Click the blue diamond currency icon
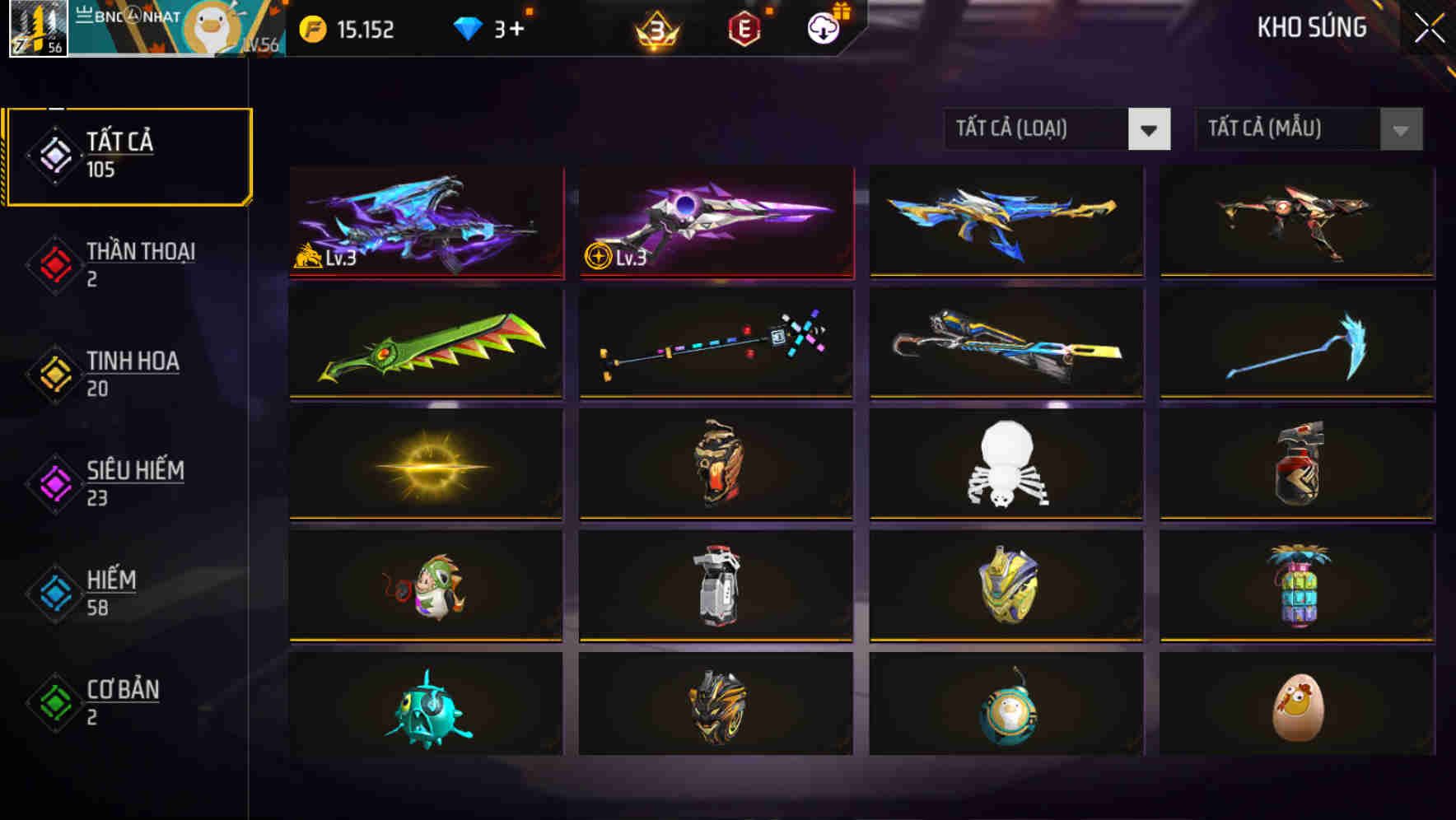1456x820 pixels. pyautogui.click(x=469, y=30)
